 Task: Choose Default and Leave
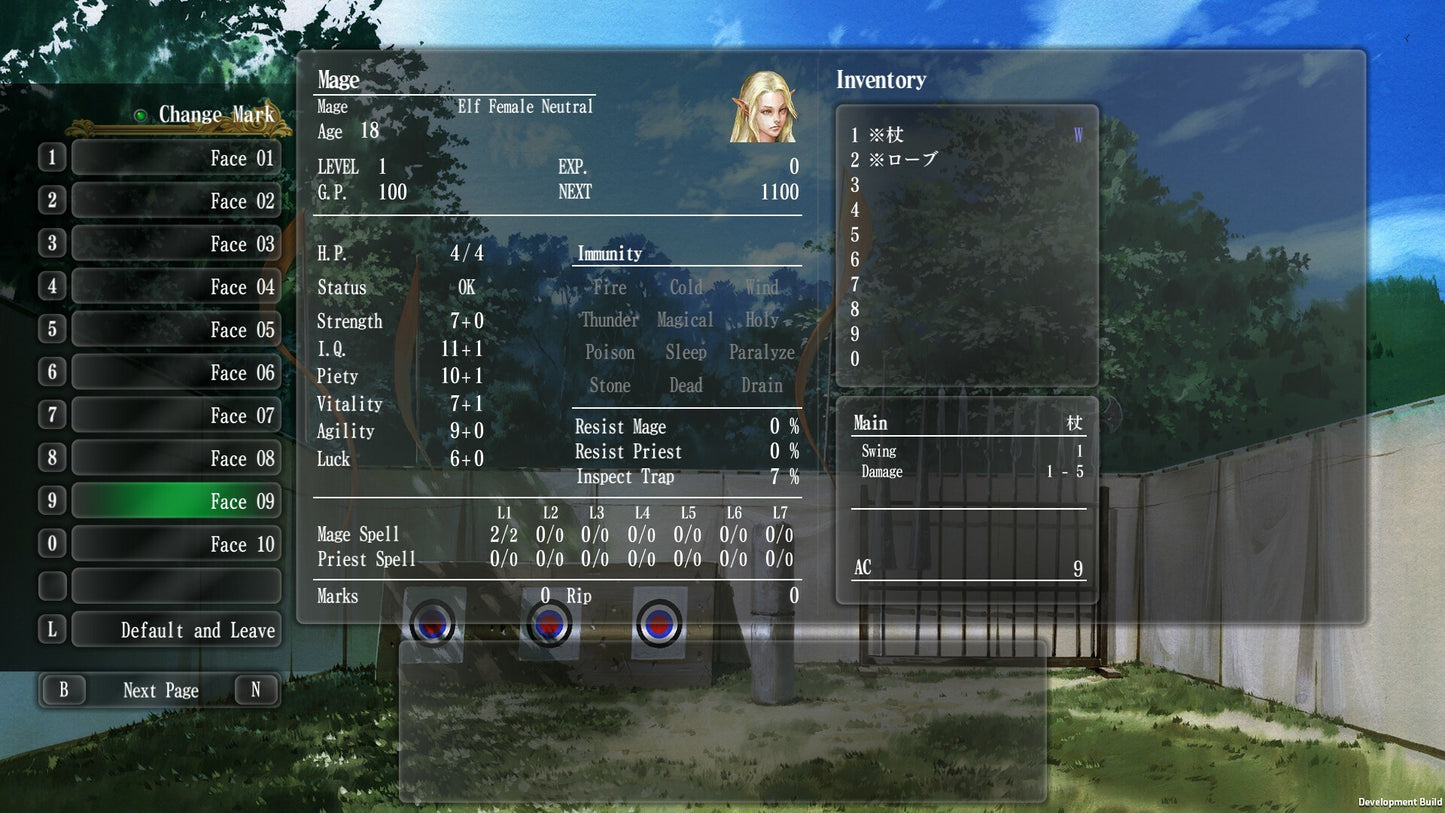176,631
